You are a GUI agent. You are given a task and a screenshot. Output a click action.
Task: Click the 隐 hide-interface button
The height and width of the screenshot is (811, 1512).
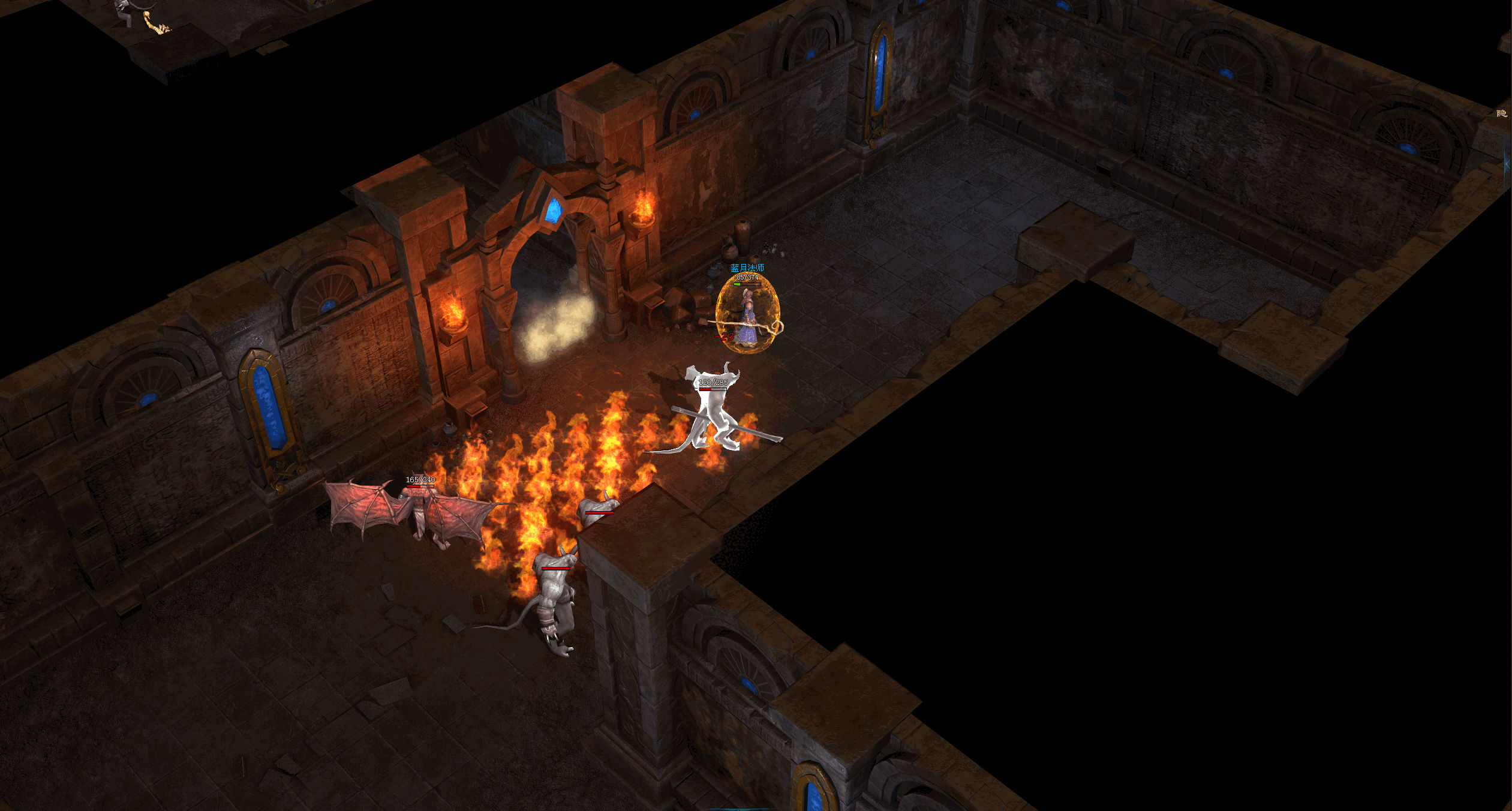click(x=1501, y=113)
